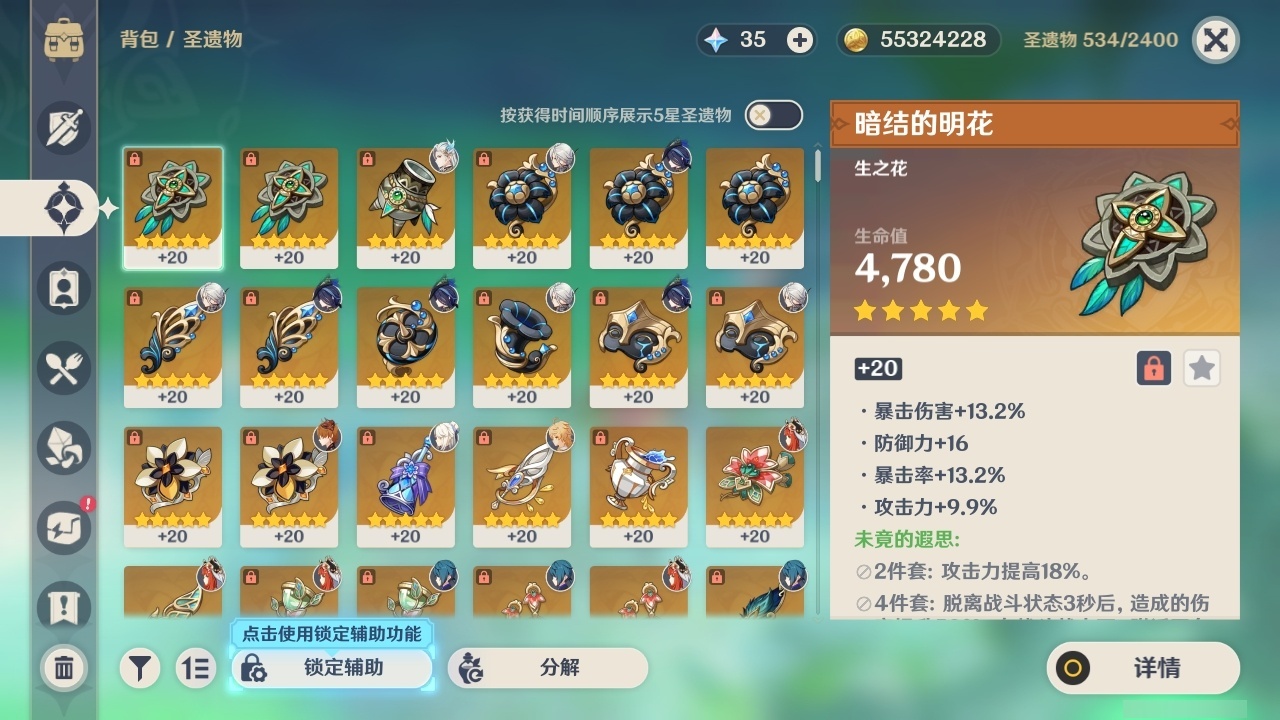This screenshot has width=1280, height=720.
Task: Open the character profile sidebar icon
Action: click(x=62, y=288)
